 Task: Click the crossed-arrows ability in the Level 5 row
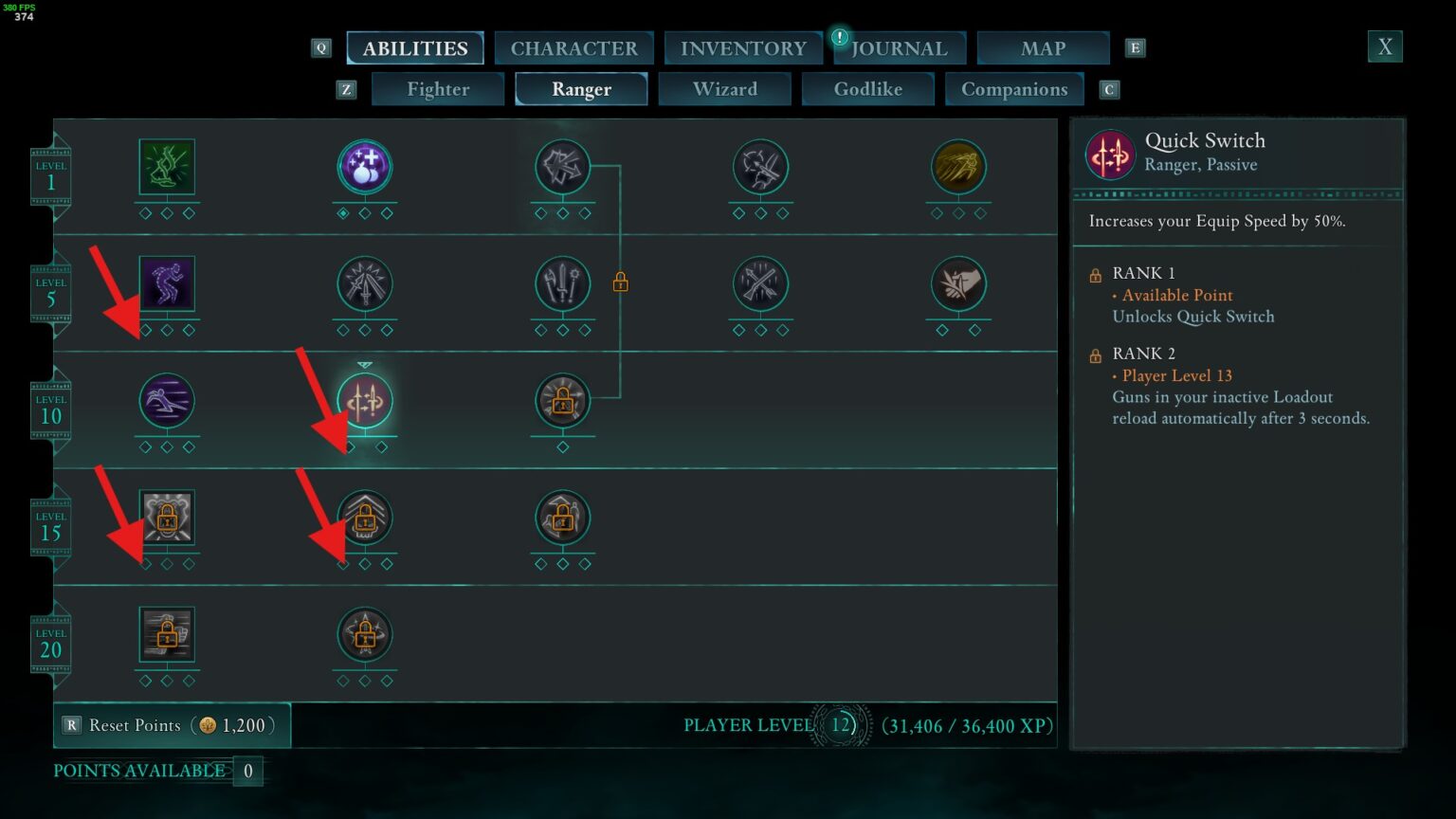(x=760, y=282)
